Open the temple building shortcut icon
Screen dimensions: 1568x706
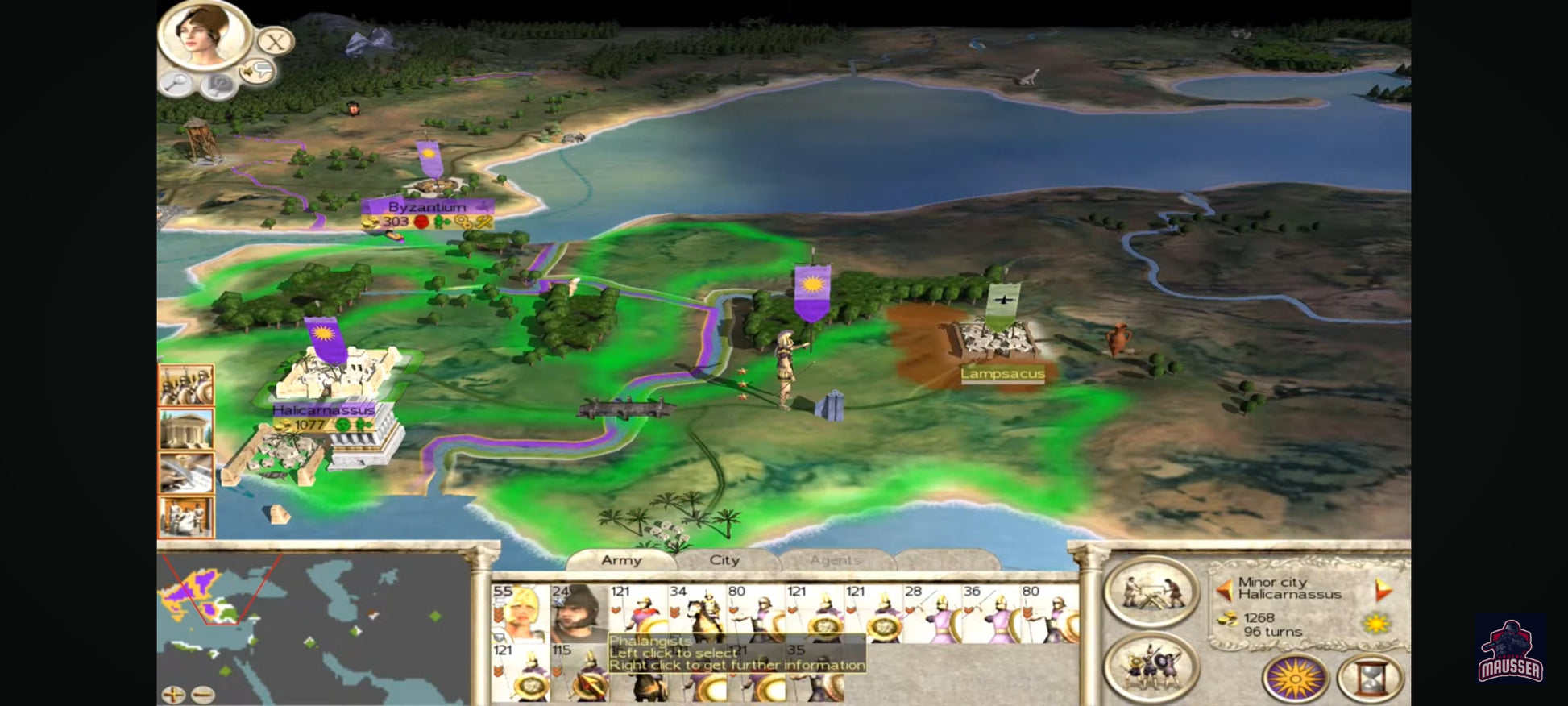click(x=186, y=429)
